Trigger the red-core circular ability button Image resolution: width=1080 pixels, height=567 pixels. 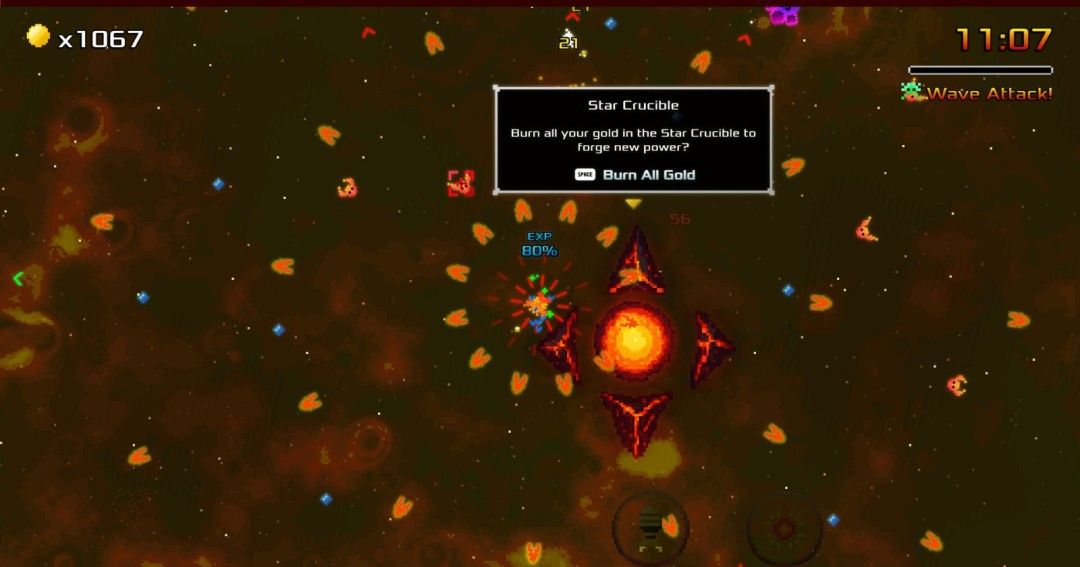[x=785, y=527]
